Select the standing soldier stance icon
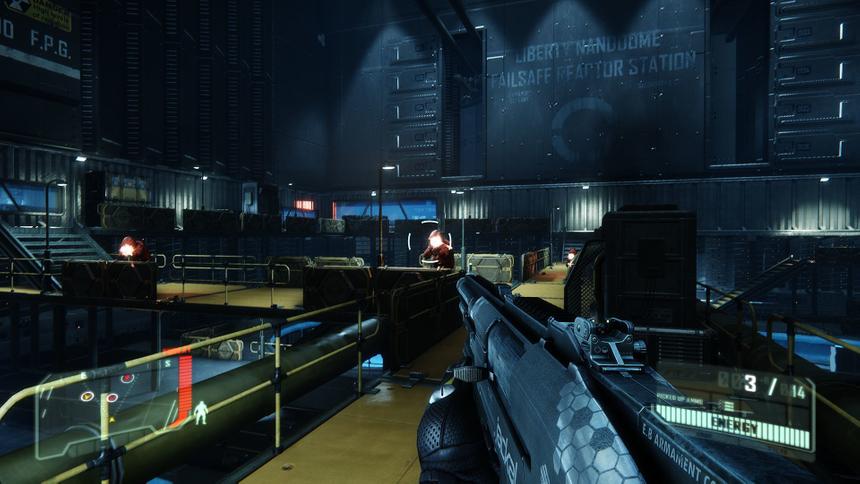The width and height of the screenshot is (860, 484). pos(201,412)
